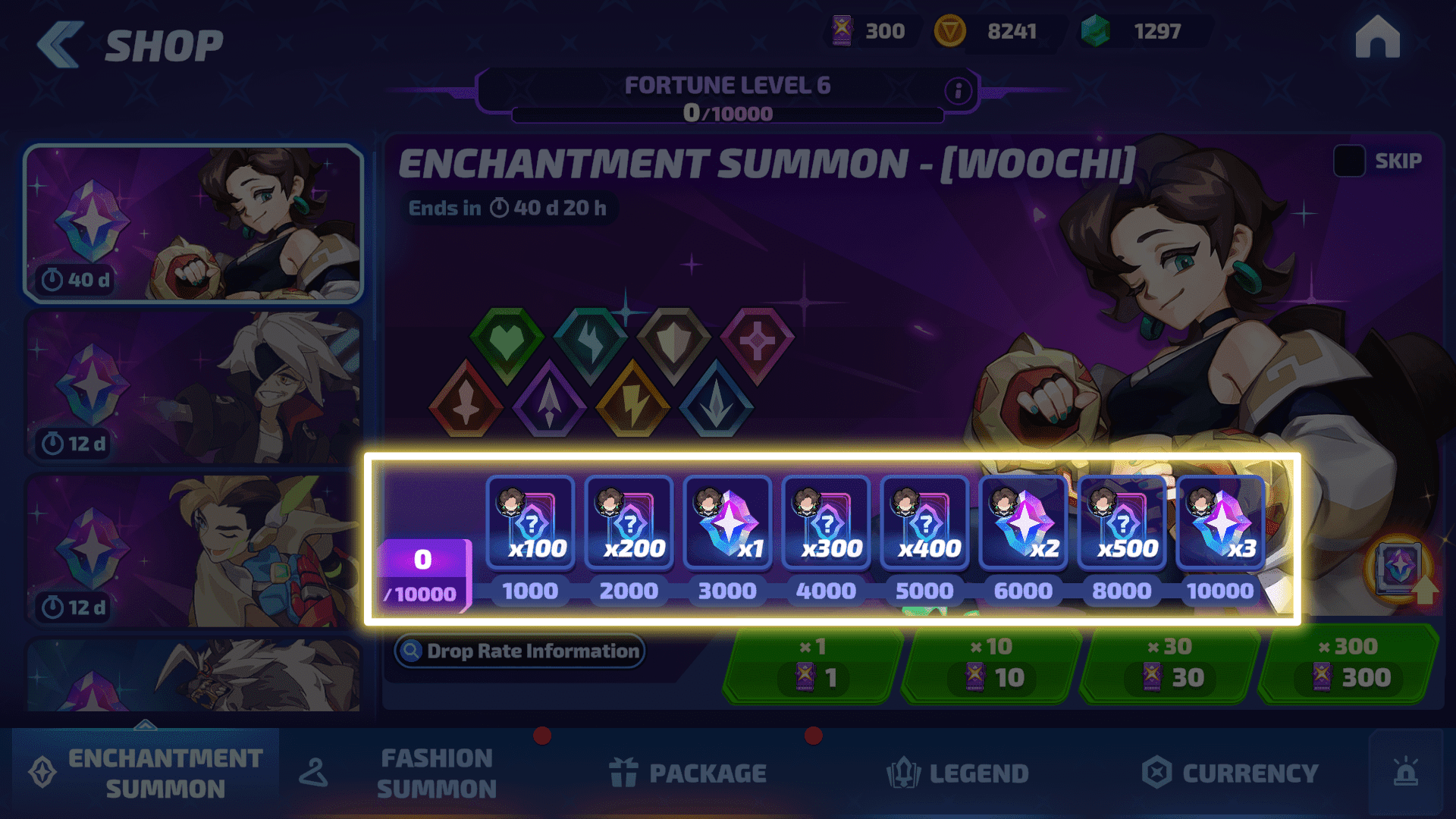Open Drop Rate Information
1456x819 pixels.
(520, 651)
